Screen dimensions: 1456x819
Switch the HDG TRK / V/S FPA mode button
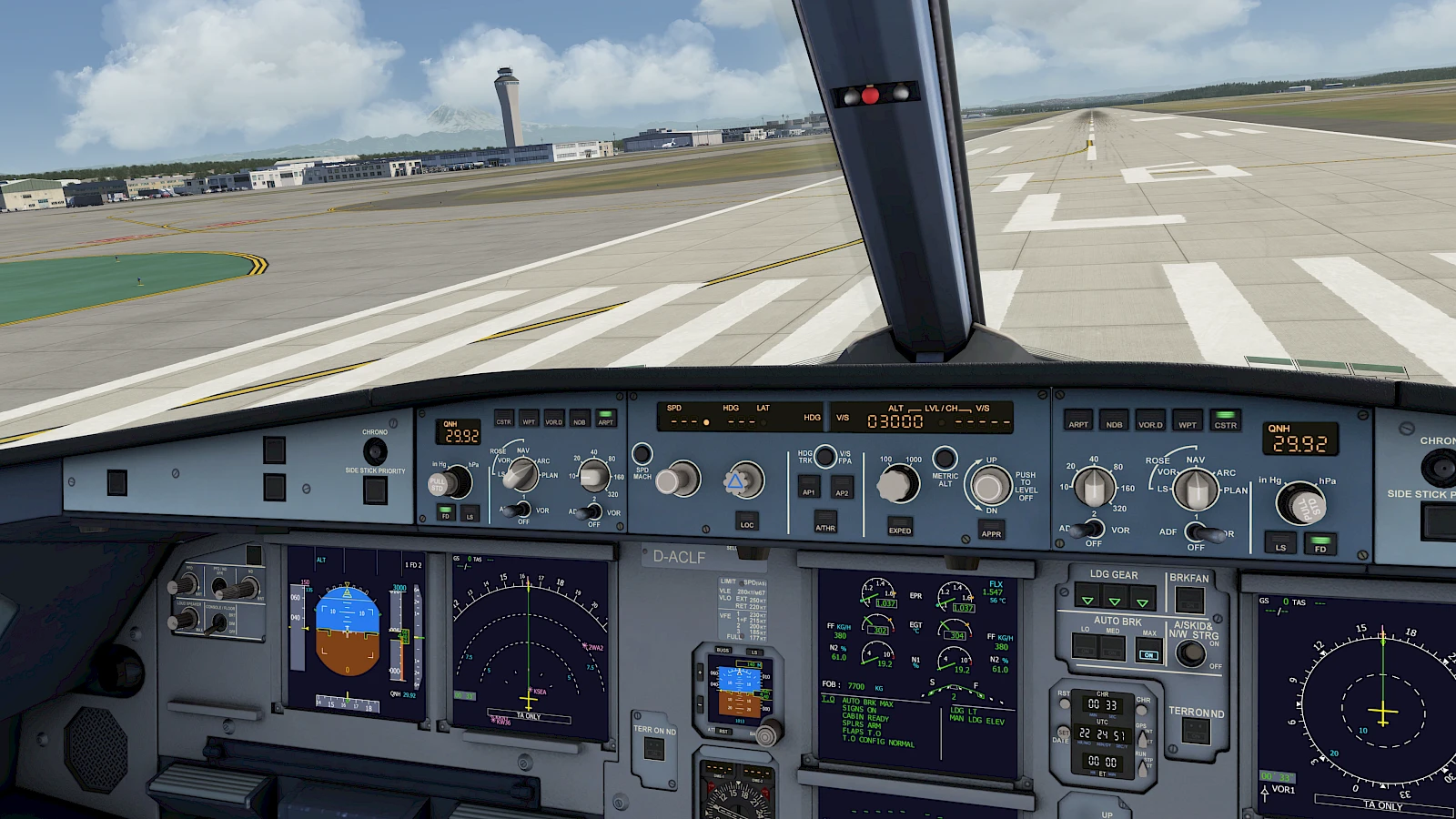[x=825, y=455]
